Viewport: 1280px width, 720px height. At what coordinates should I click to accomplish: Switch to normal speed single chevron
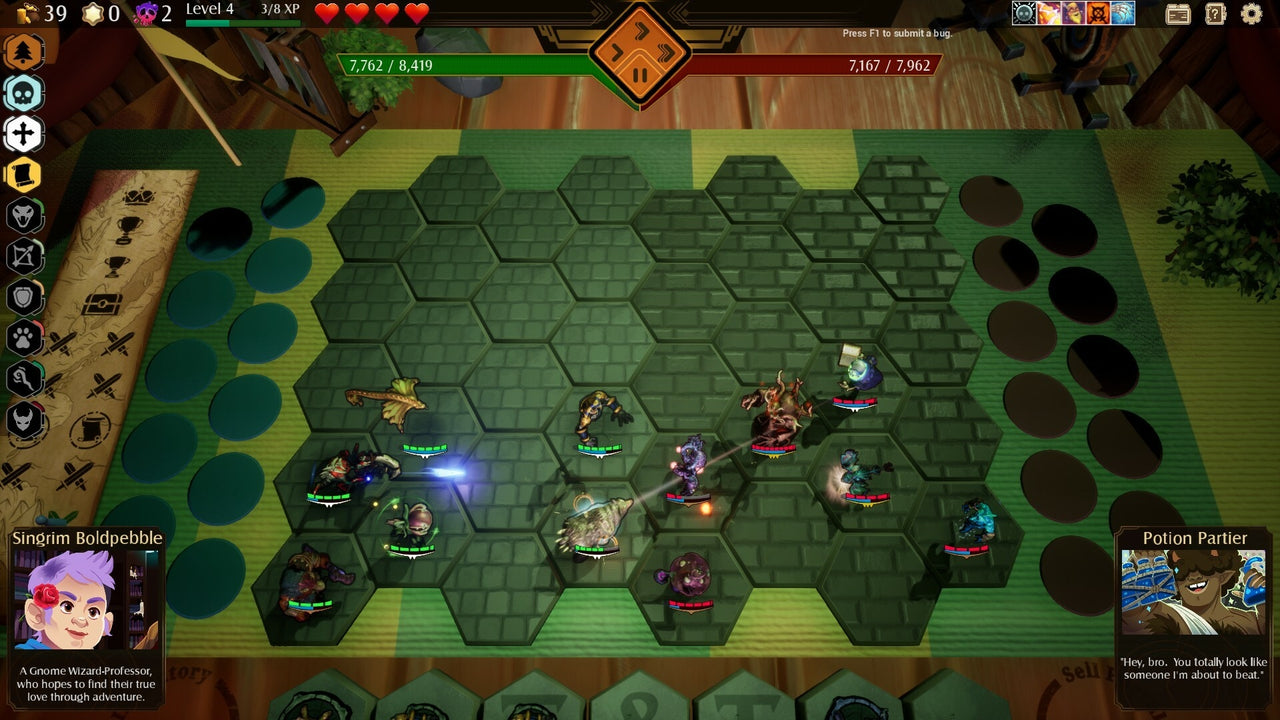(x=616, y=53)
